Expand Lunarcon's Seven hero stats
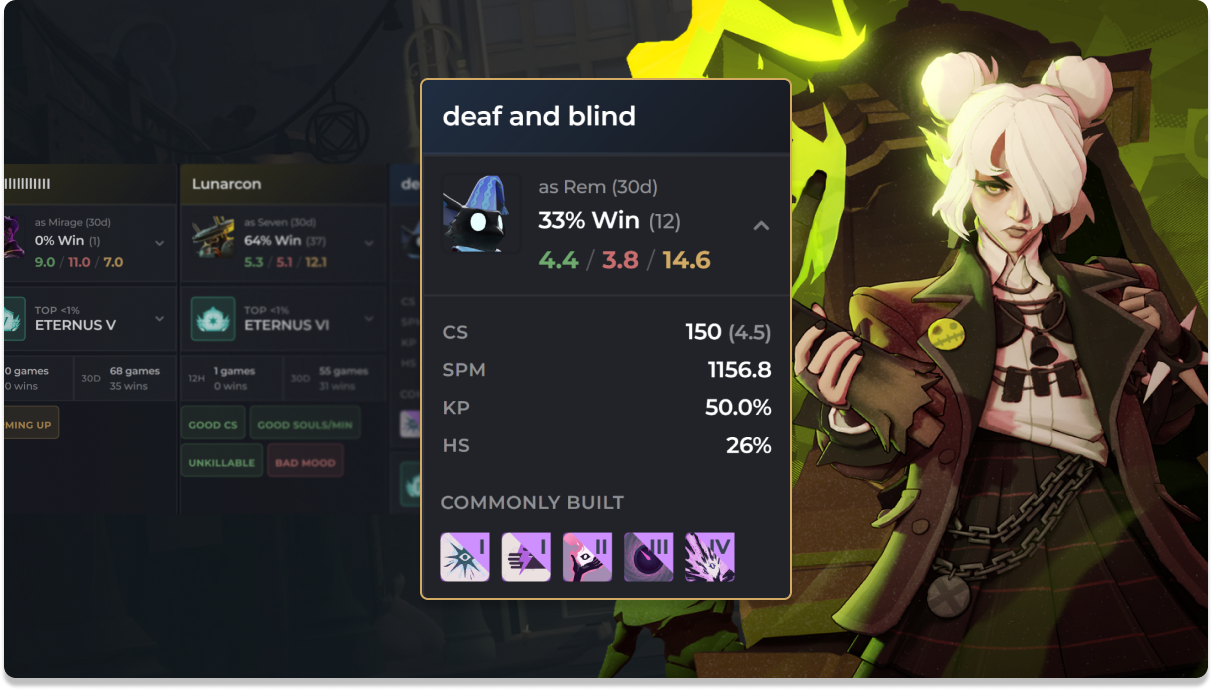This screenshot has width=1212, height=690. [x=369, y=242]
